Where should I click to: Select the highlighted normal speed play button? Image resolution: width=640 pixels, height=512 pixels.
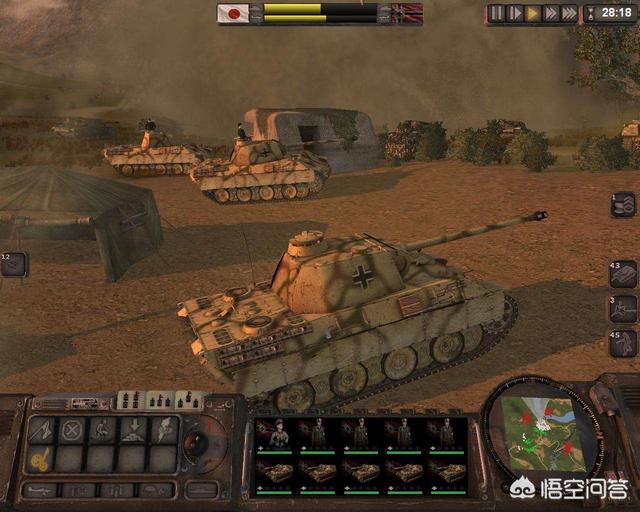533,13
